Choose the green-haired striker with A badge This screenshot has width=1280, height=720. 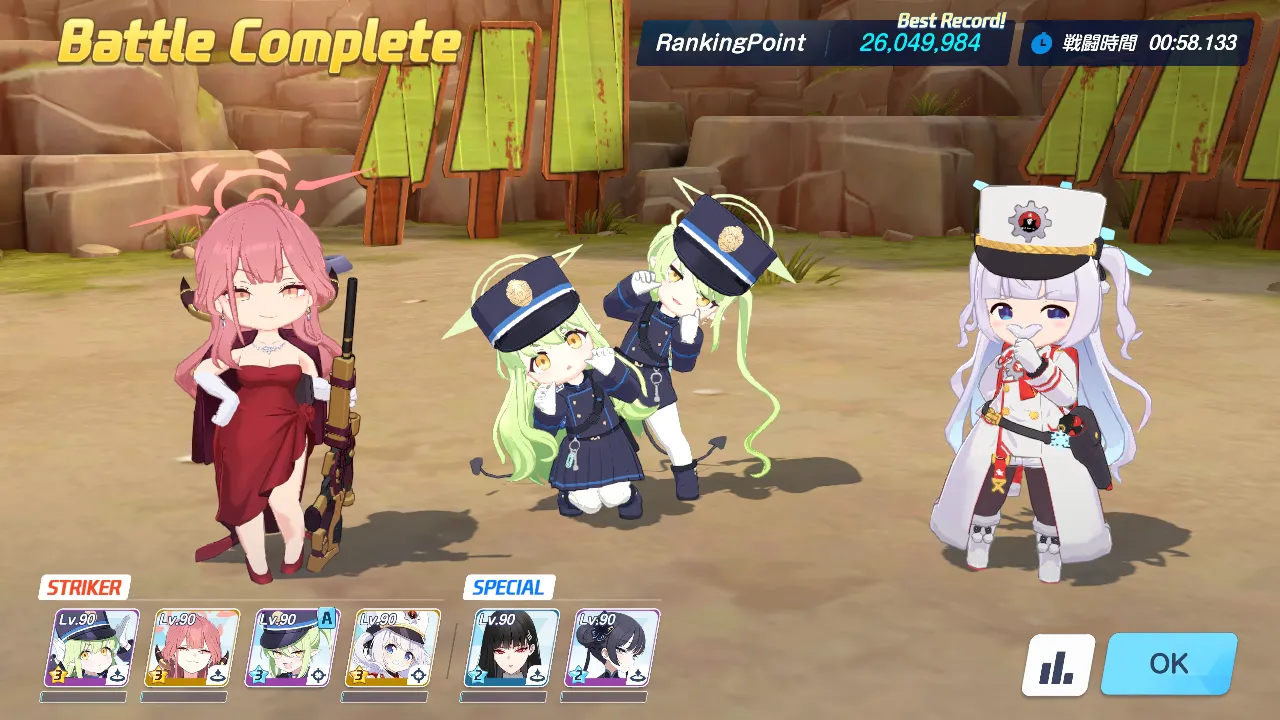(295, 648)
